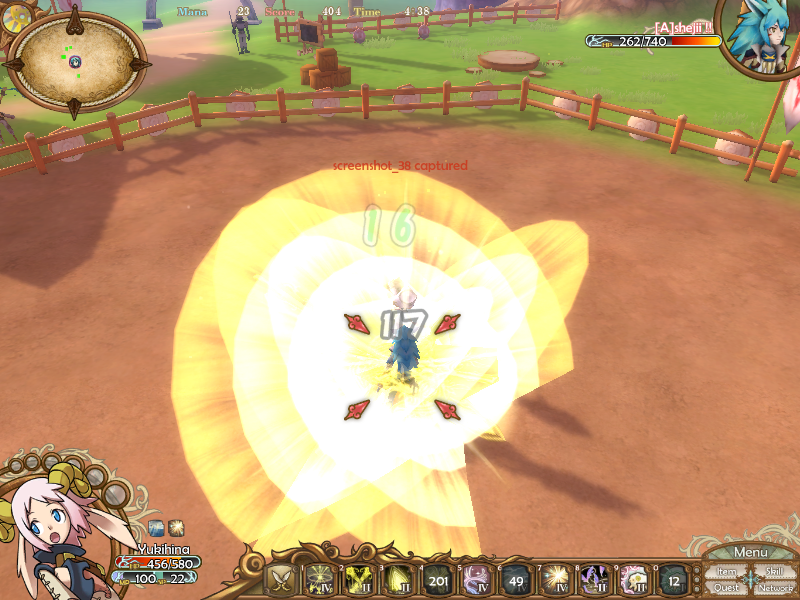Screen dimensions: 800x600
Task: Select the hotbar slot showing 12
Action: (x=674, y=580)
